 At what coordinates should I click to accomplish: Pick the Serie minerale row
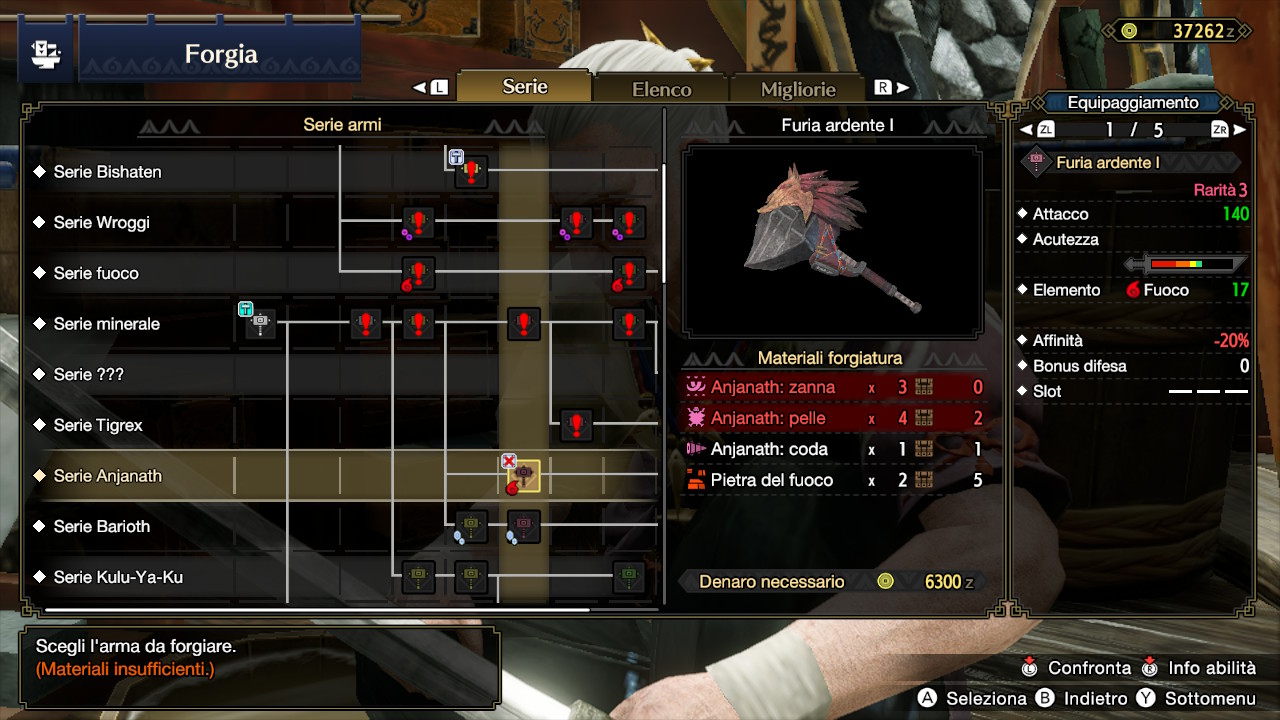coord(106,324)
